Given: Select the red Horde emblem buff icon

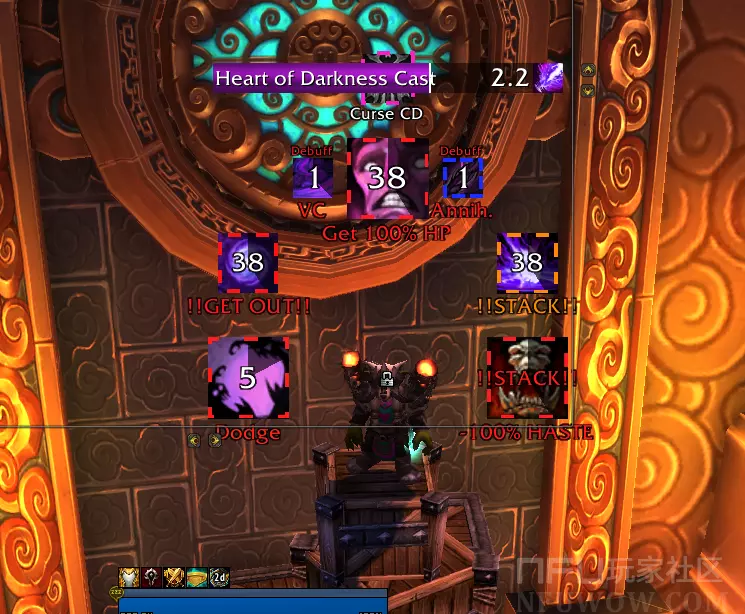Looking at the screenshot, I should [151, 576].
